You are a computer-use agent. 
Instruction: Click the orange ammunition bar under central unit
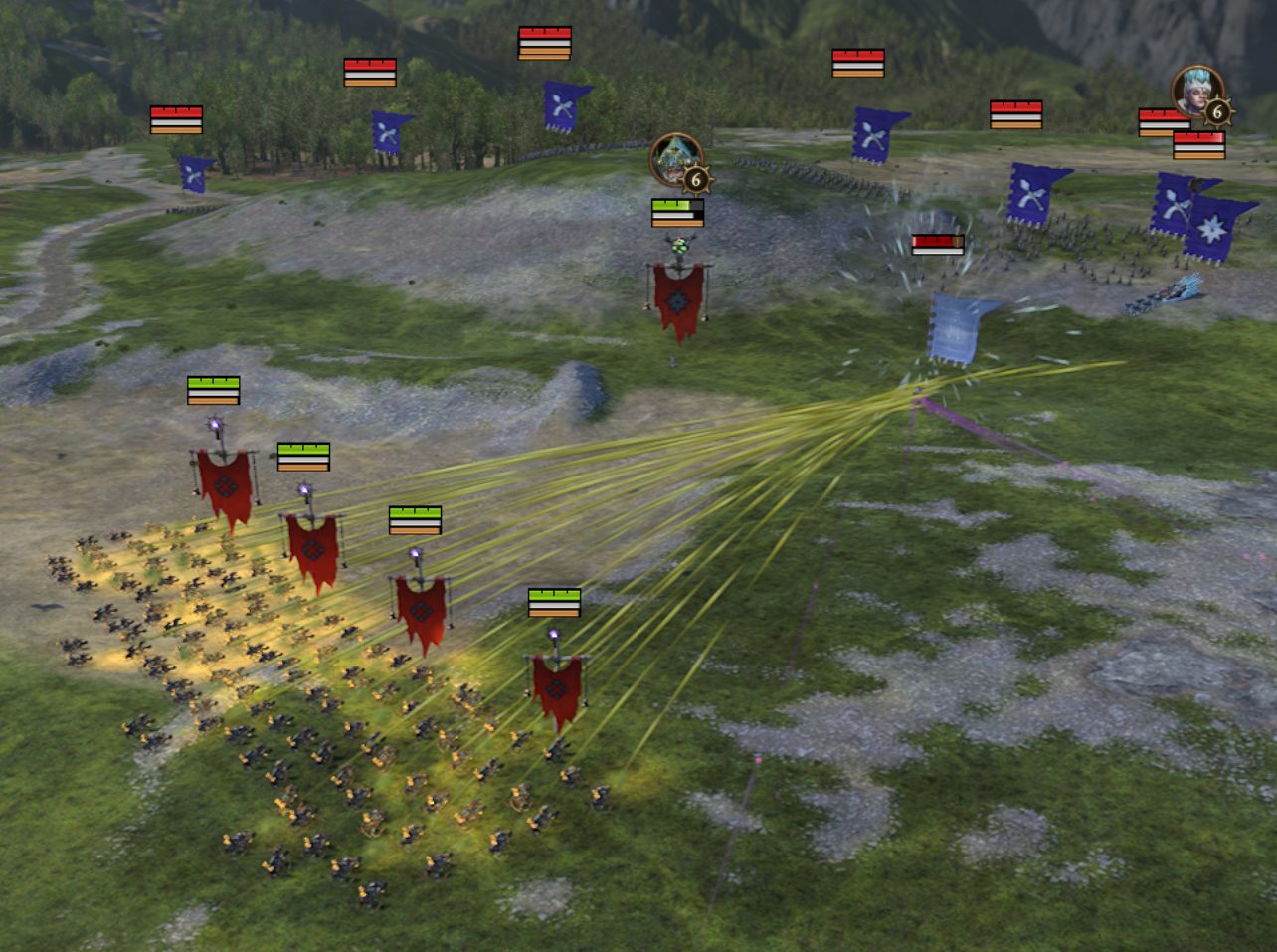click(x=677, y=224)
